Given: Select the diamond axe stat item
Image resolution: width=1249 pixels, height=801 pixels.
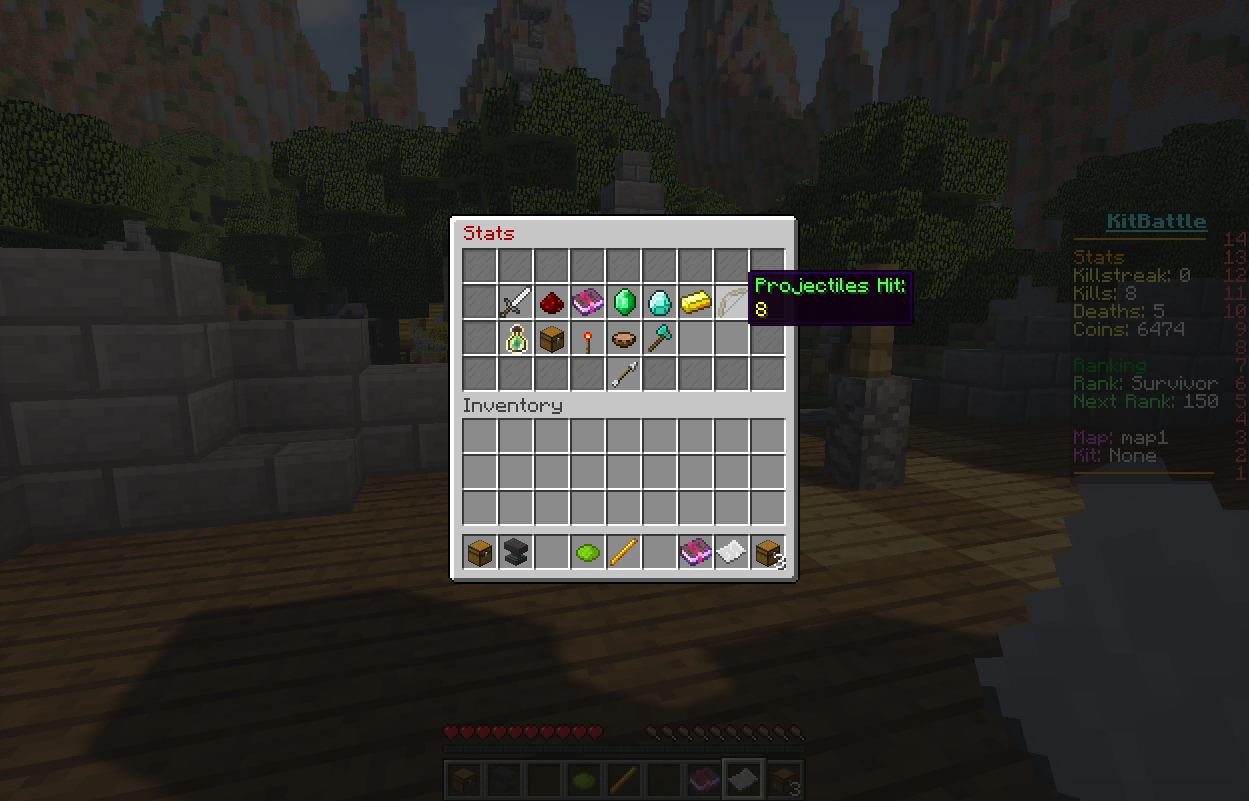Looking at the screenshot, I should click(x=660, y=339).
